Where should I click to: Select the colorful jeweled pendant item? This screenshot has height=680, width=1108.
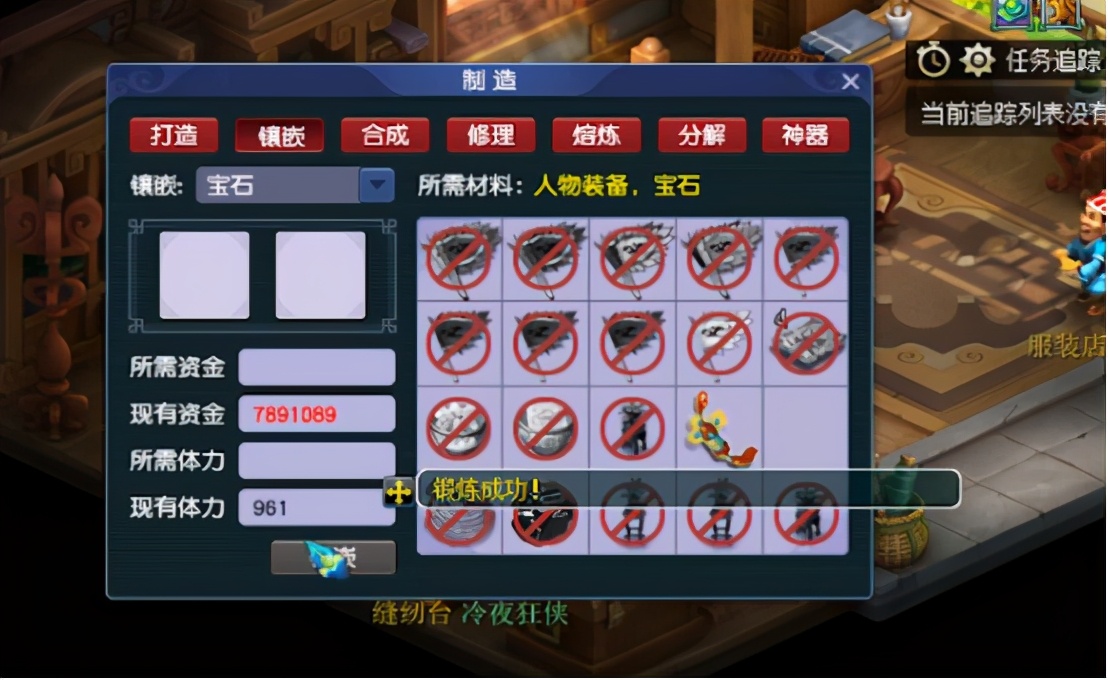[x=719, y=430]
